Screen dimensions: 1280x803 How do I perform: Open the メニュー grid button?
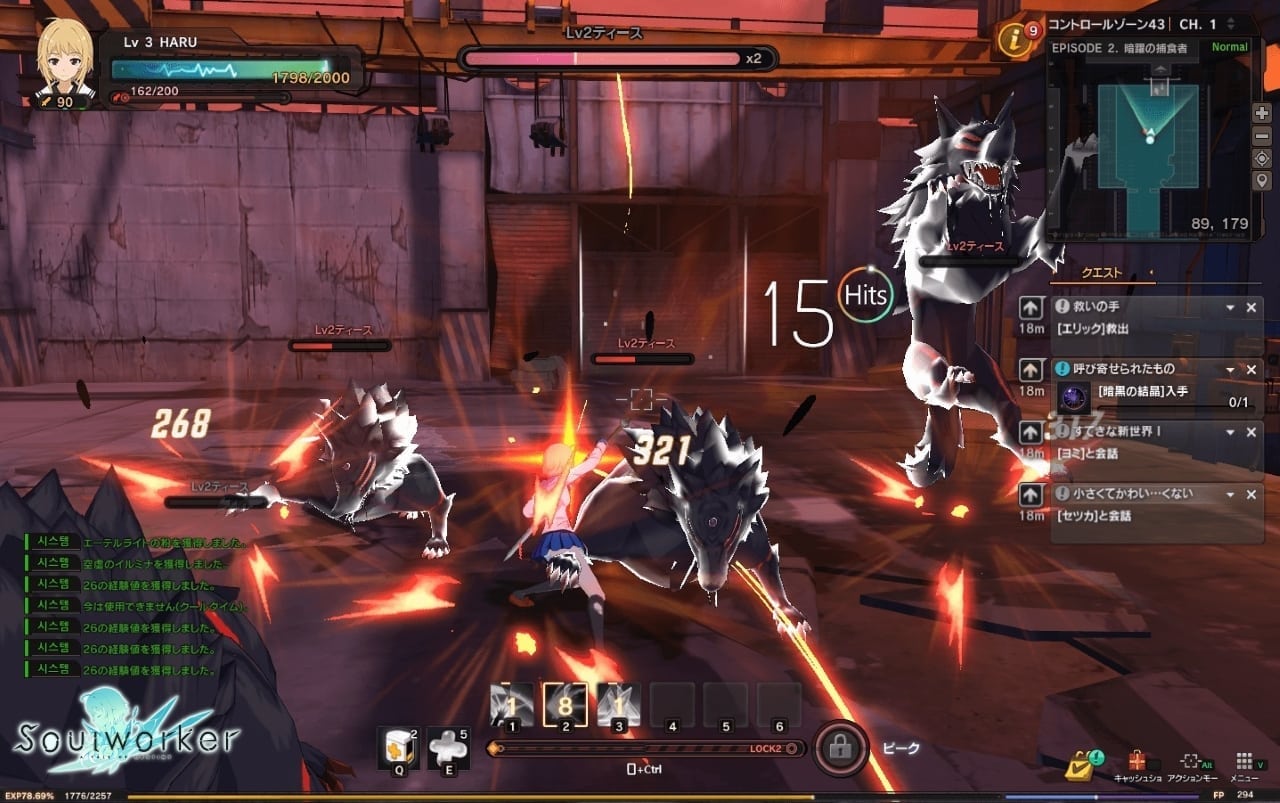(x=1244, y=762)
